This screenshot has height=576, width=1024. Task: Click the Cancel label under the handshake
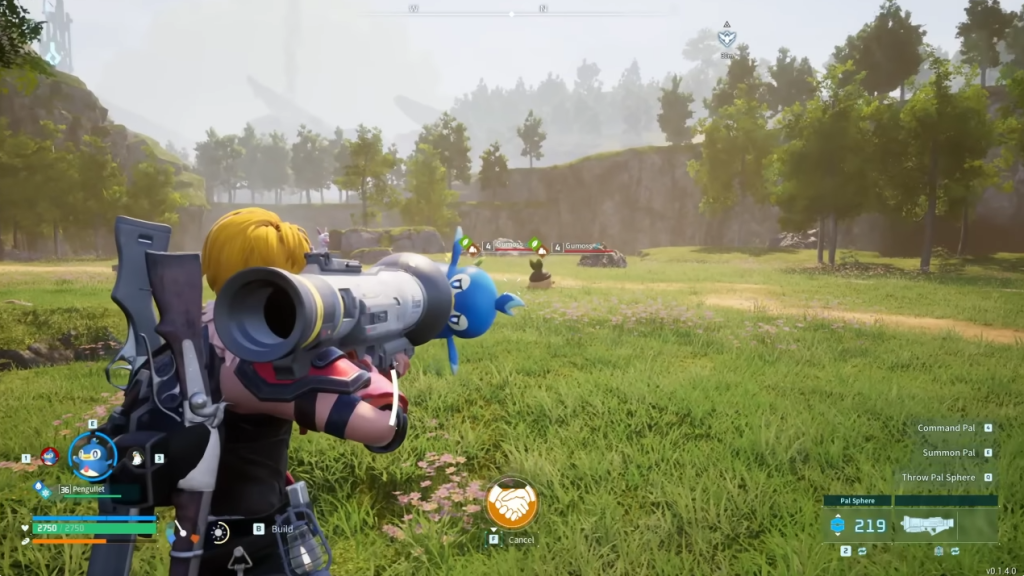(521, 540)
